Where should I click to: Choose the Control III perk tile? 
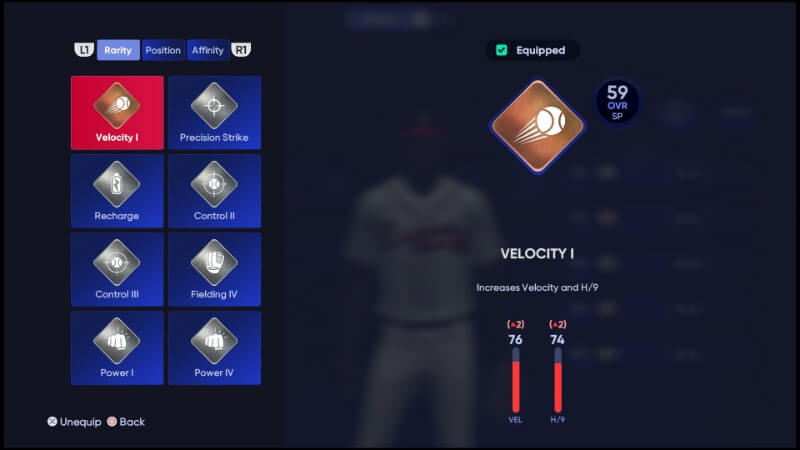117,269
